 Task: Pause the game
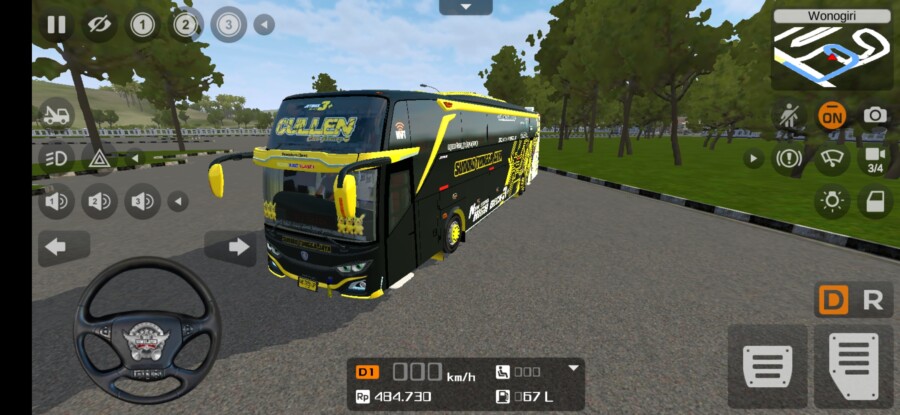point(55,24)
